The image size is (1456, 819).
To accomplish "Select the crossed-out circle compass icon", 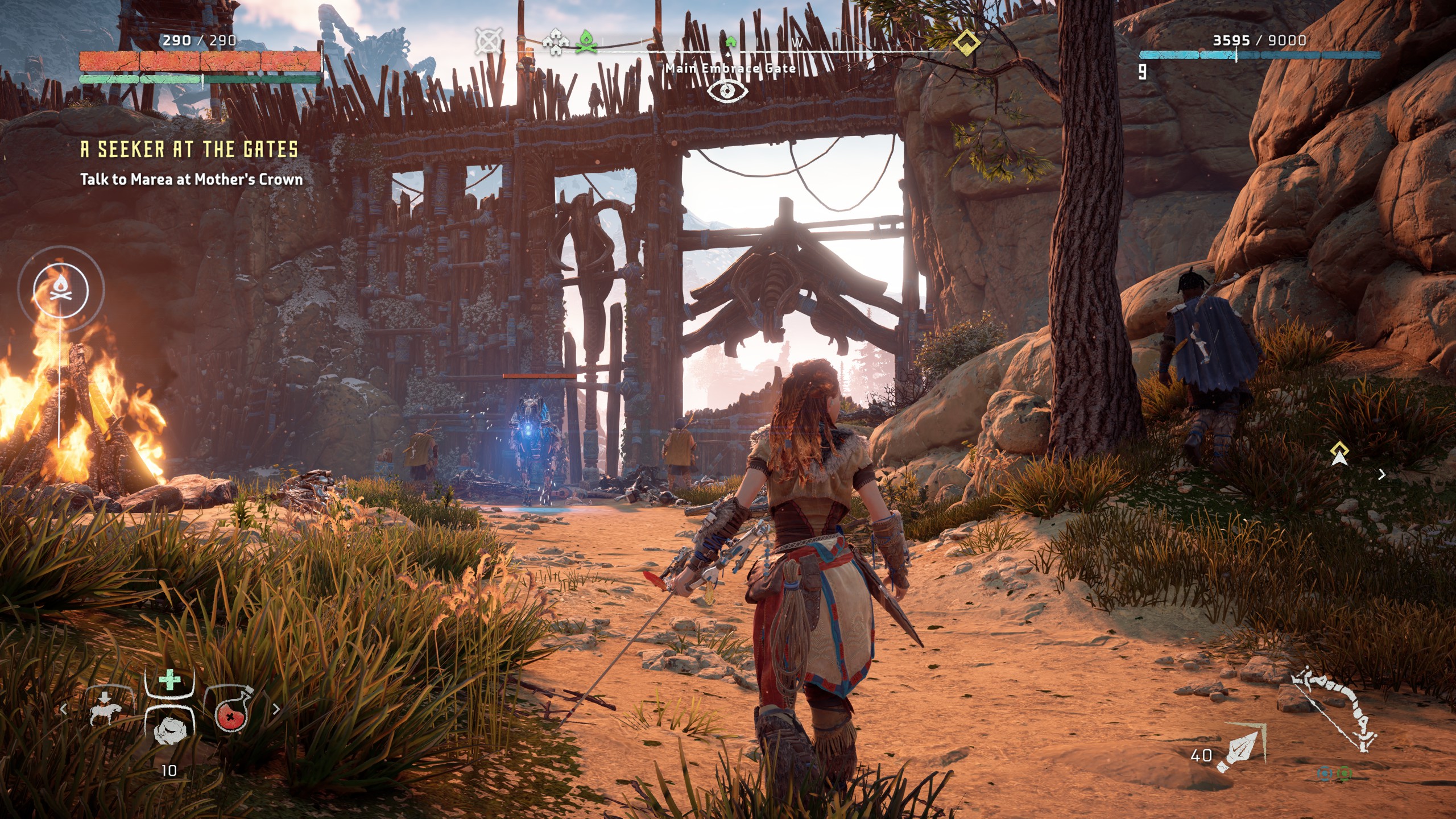I will pos(487,42).
